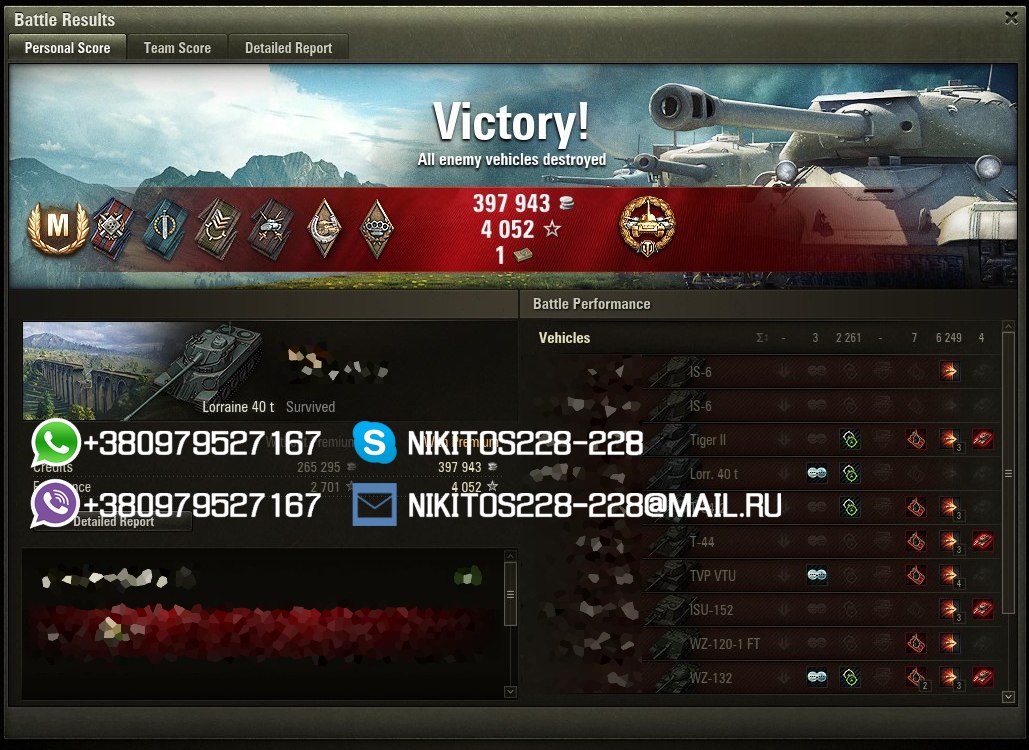The width and height of the screenshot is (1029, 750).
Task: Click the gold tank achievement badge
Action: click(x=647, y=226)
